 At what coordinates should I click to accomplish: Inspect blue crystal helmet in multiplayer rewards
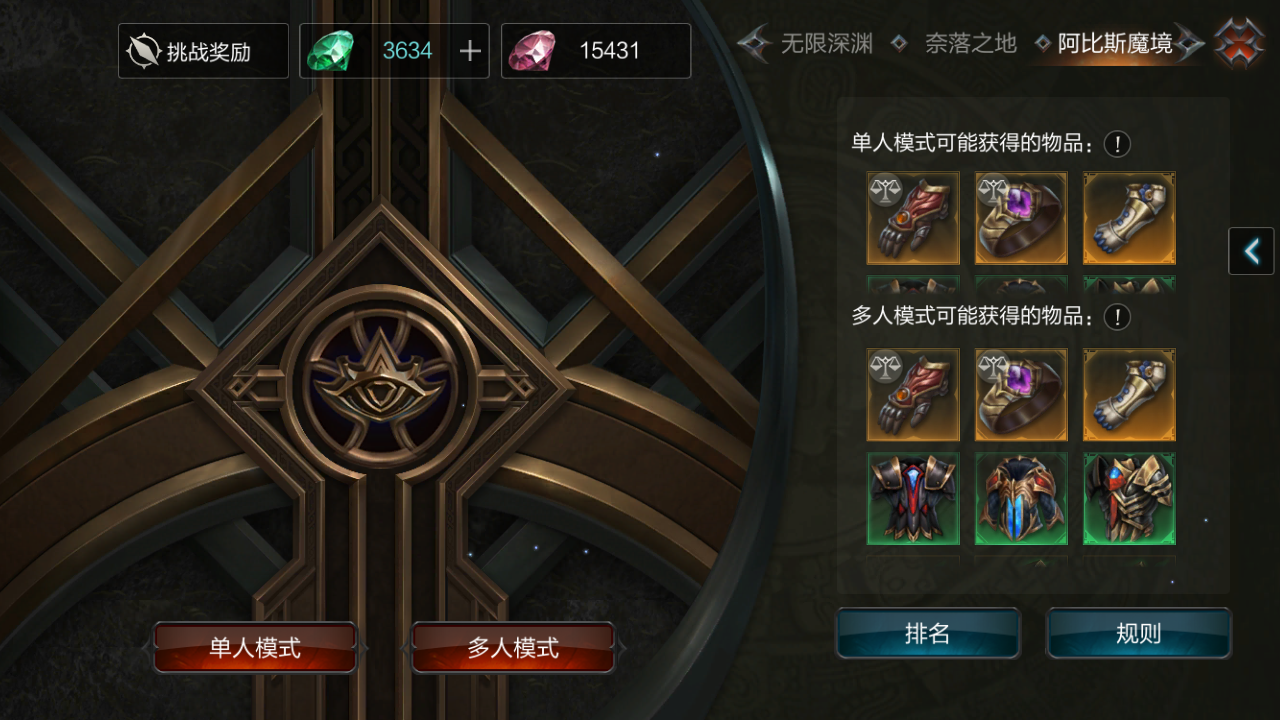[x=1021, y=499]
